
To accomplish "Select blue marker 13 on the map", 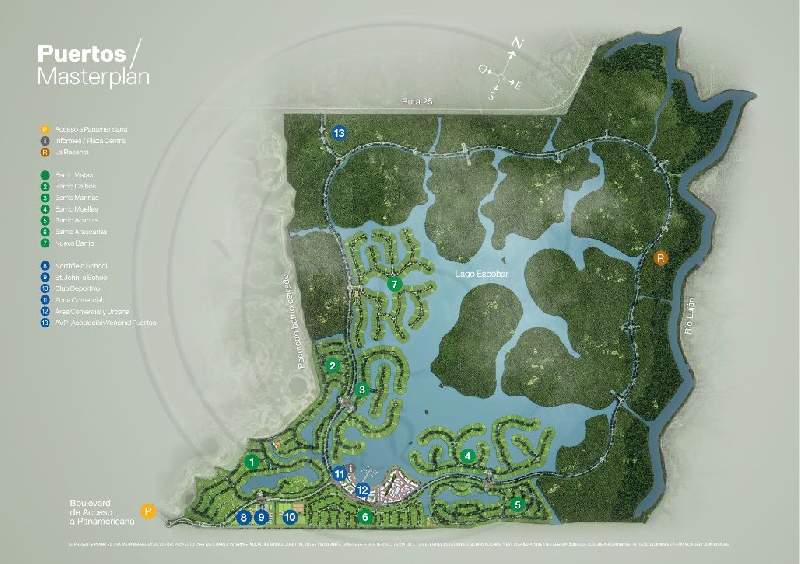I will (340, 132).
